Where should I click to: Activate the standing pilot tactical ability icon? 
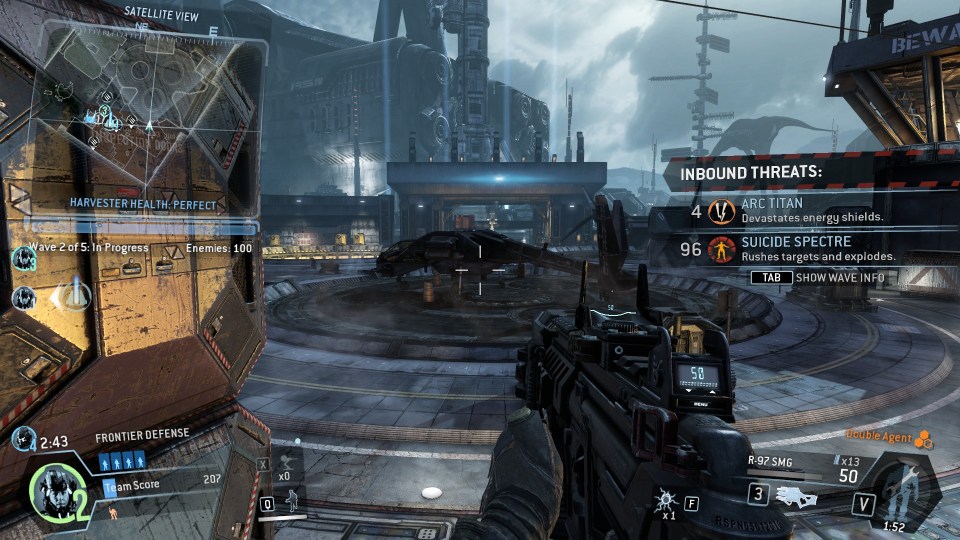pyautogui.click(x=293, y=500)
